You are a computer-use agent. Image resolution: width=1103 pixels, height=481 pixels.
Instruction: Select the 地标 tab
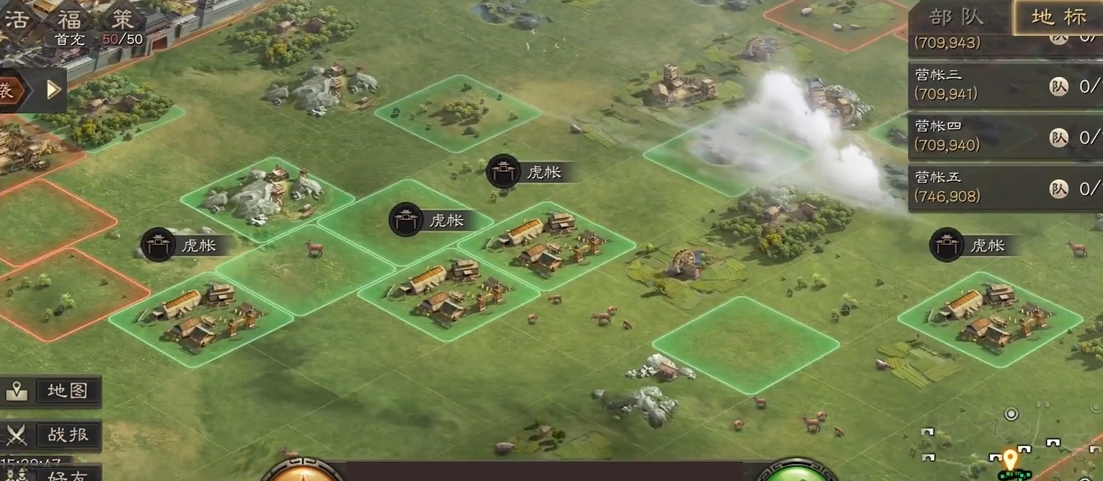(x=1058, y=16)
